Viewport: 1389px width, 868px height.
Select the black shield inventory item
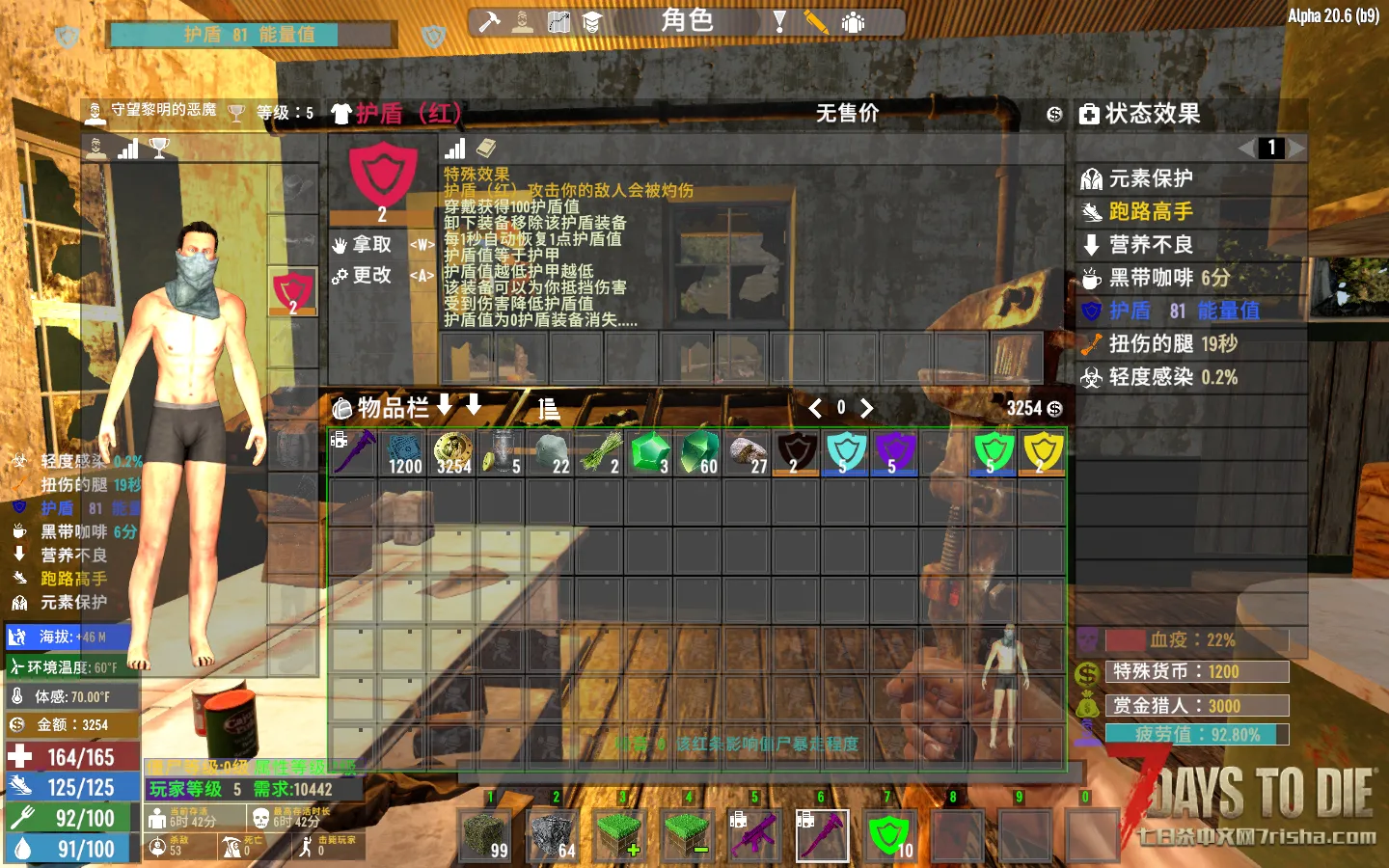[797, 452]
